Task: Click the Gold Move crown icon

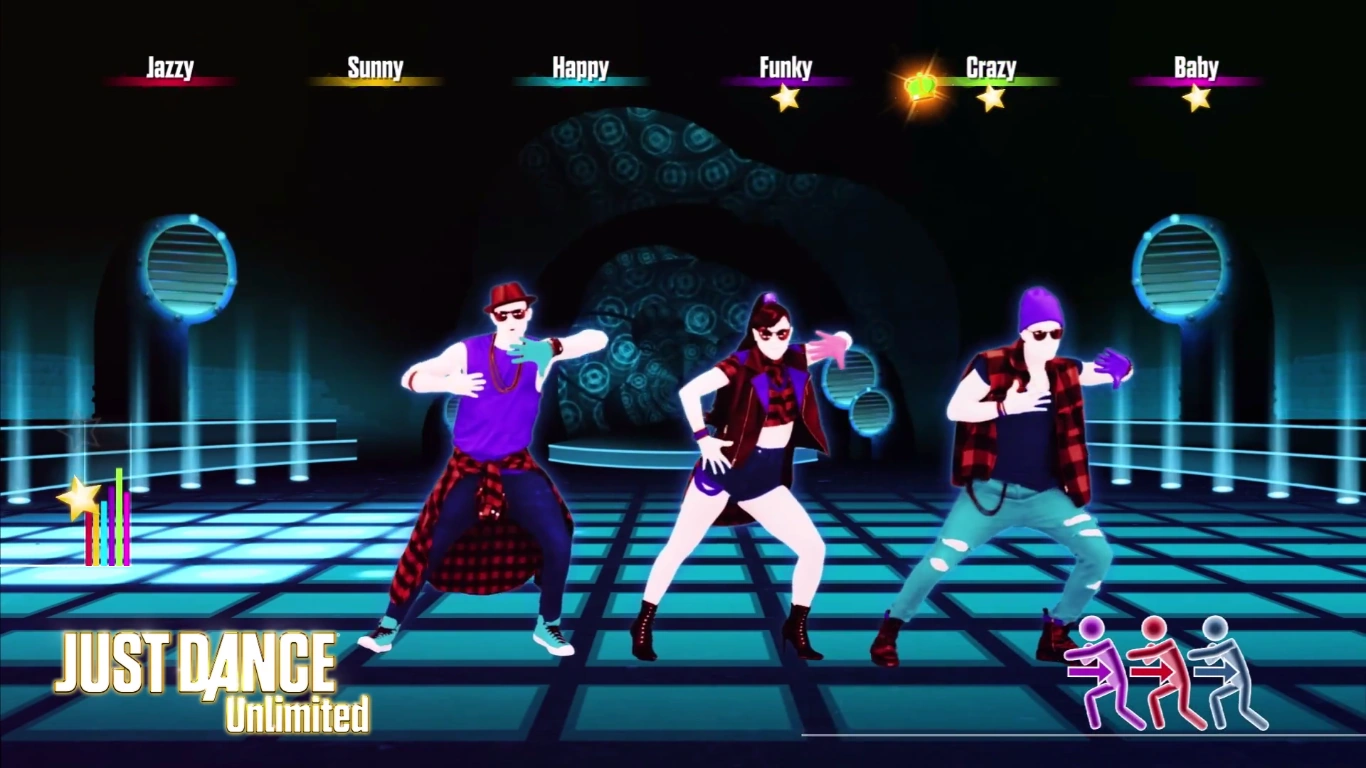Action: pos(919,88)
